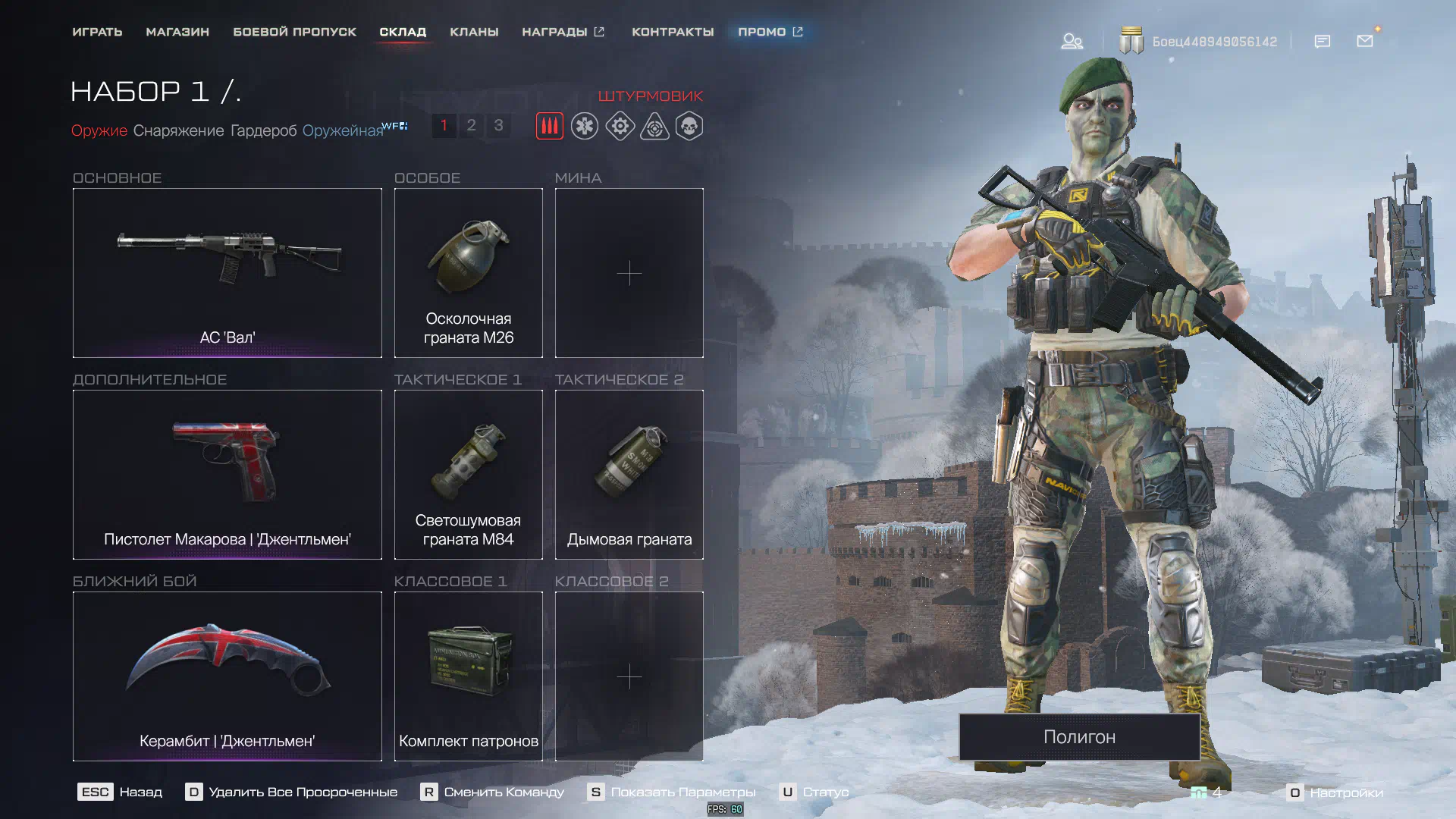Choose loadout set number 2

471,125
